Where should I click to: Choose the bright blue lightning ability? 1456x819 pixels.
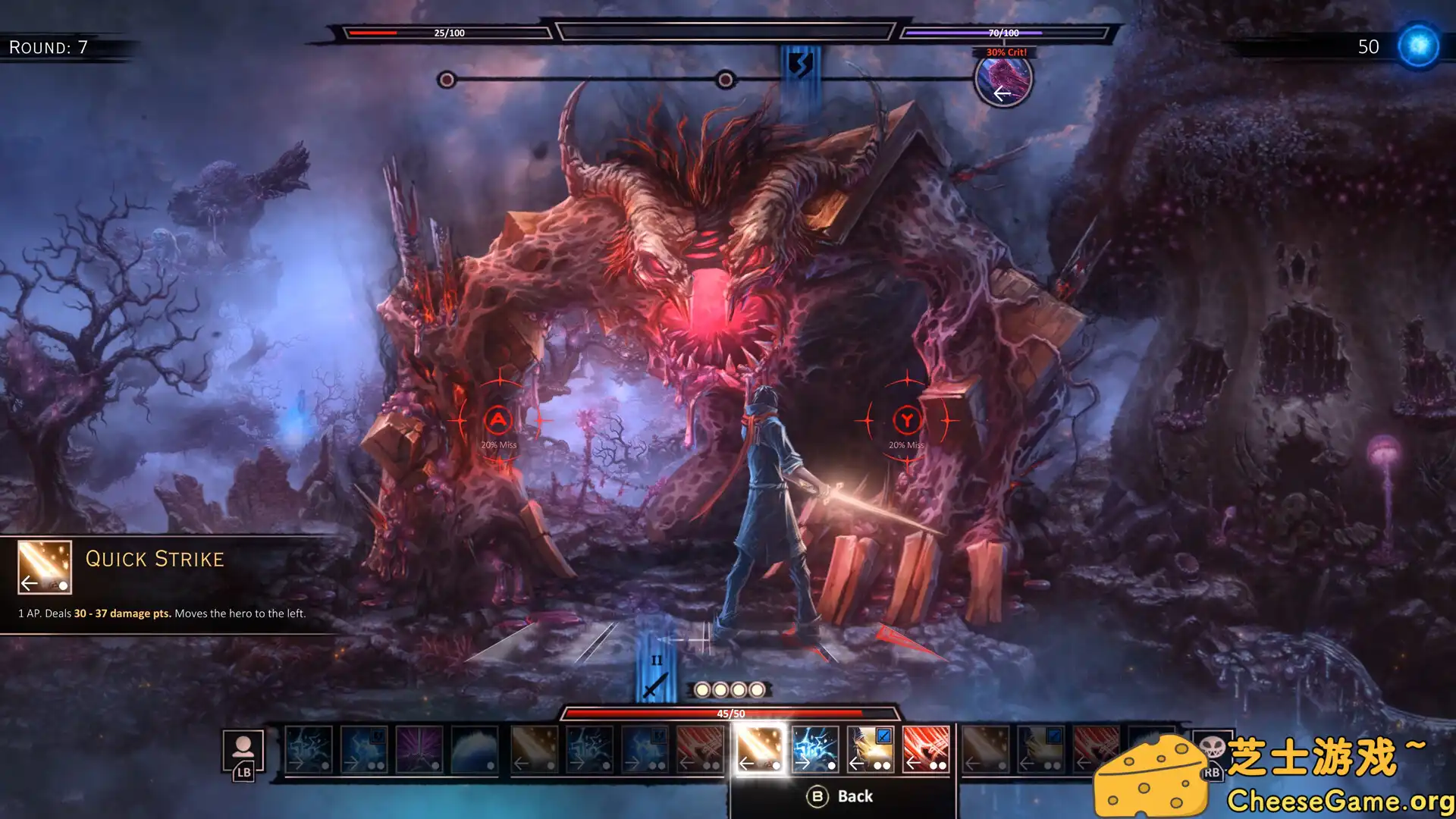(814, 748)
